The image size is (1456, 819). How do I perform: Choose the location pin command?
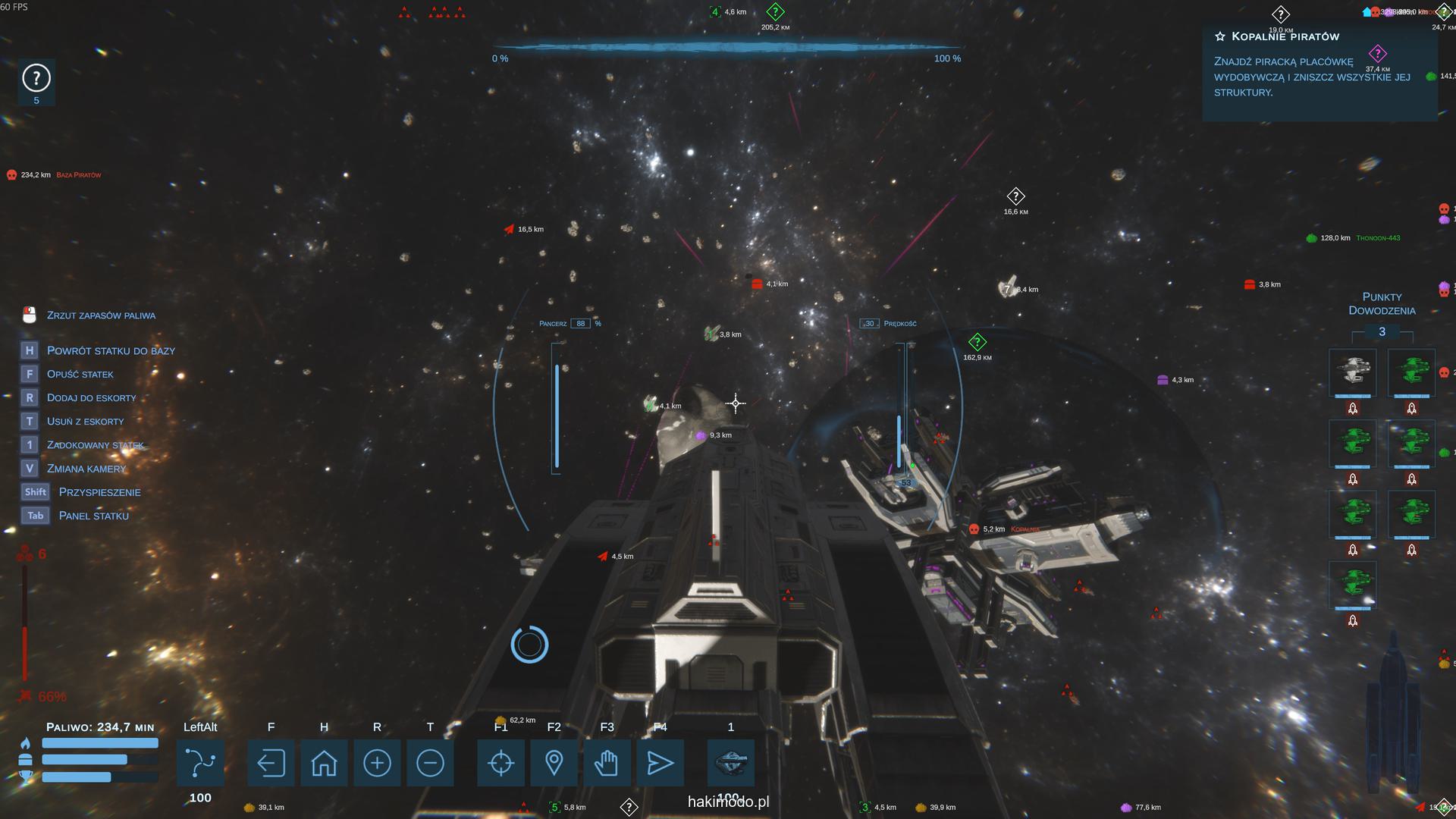[x=554, y=762]
